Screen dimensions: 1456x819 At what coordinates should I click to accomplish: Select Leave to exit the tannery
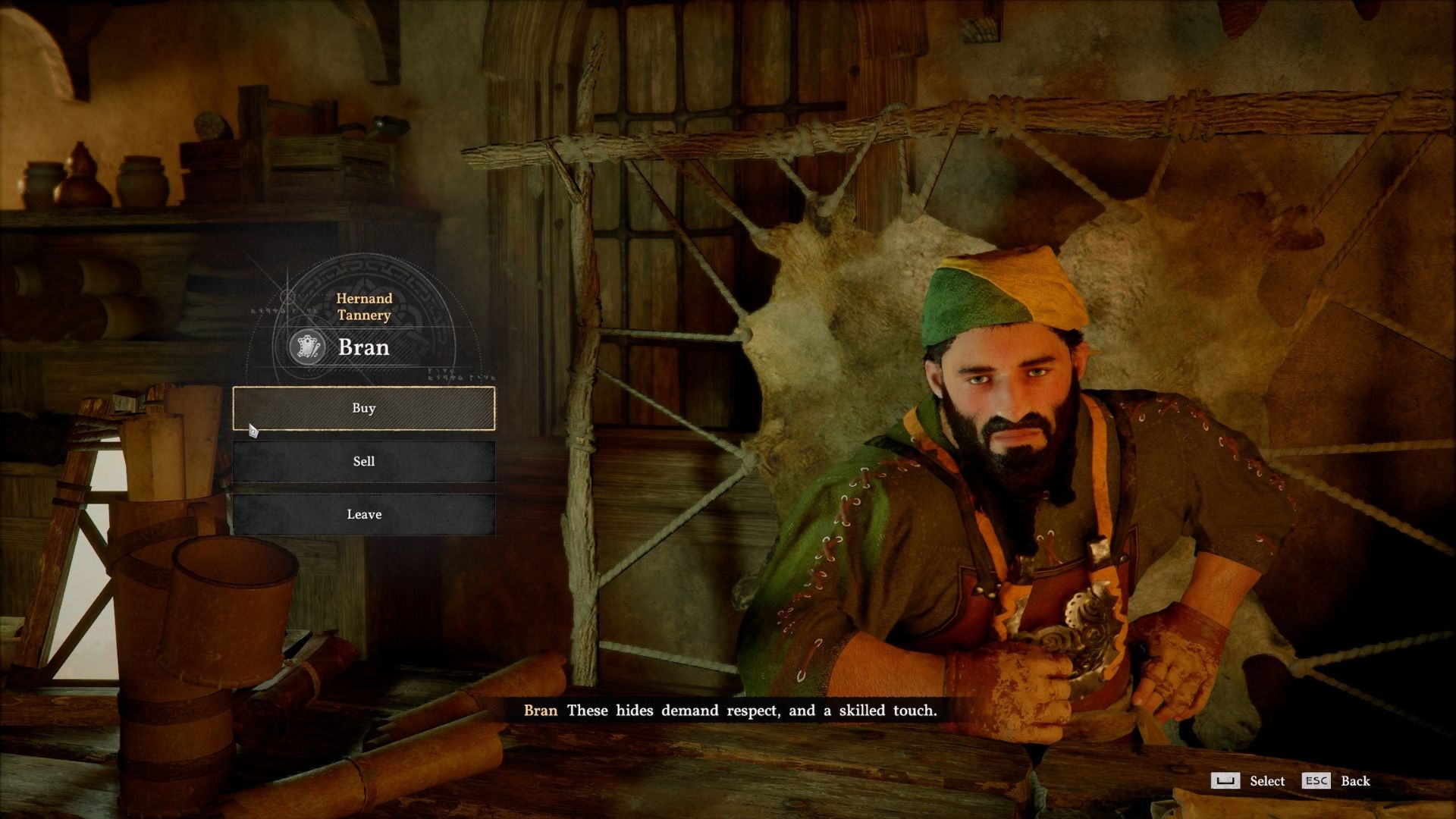364,514
